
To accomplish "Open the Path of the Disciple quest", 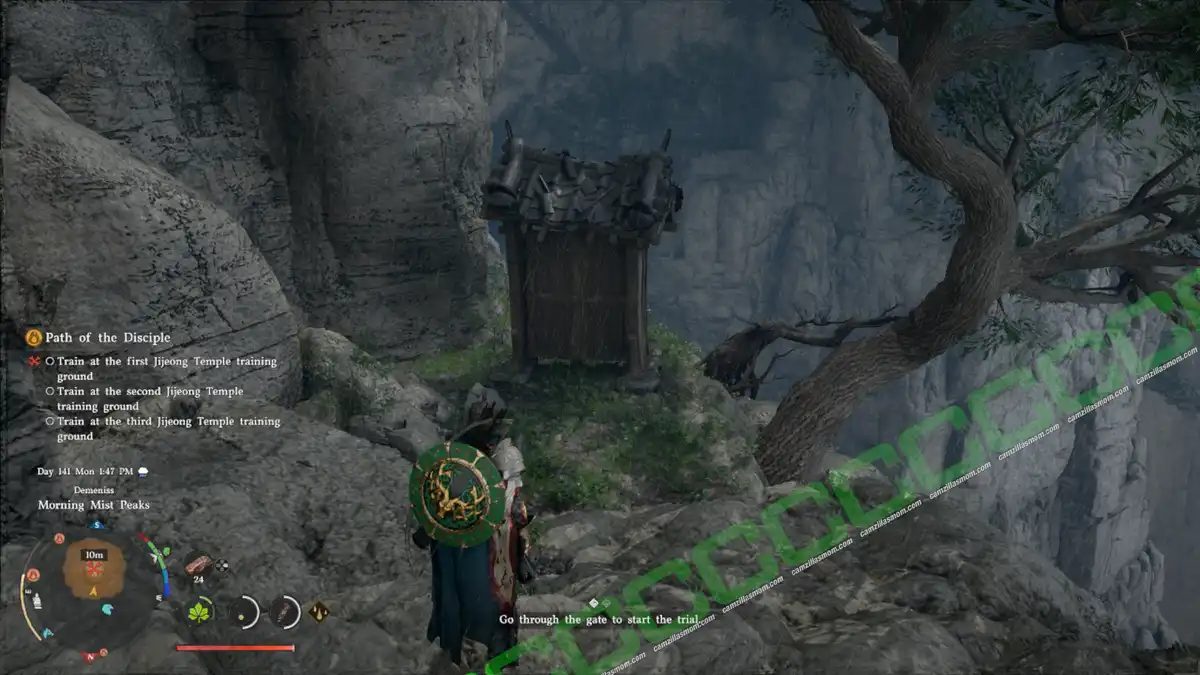I will point(107,338).
